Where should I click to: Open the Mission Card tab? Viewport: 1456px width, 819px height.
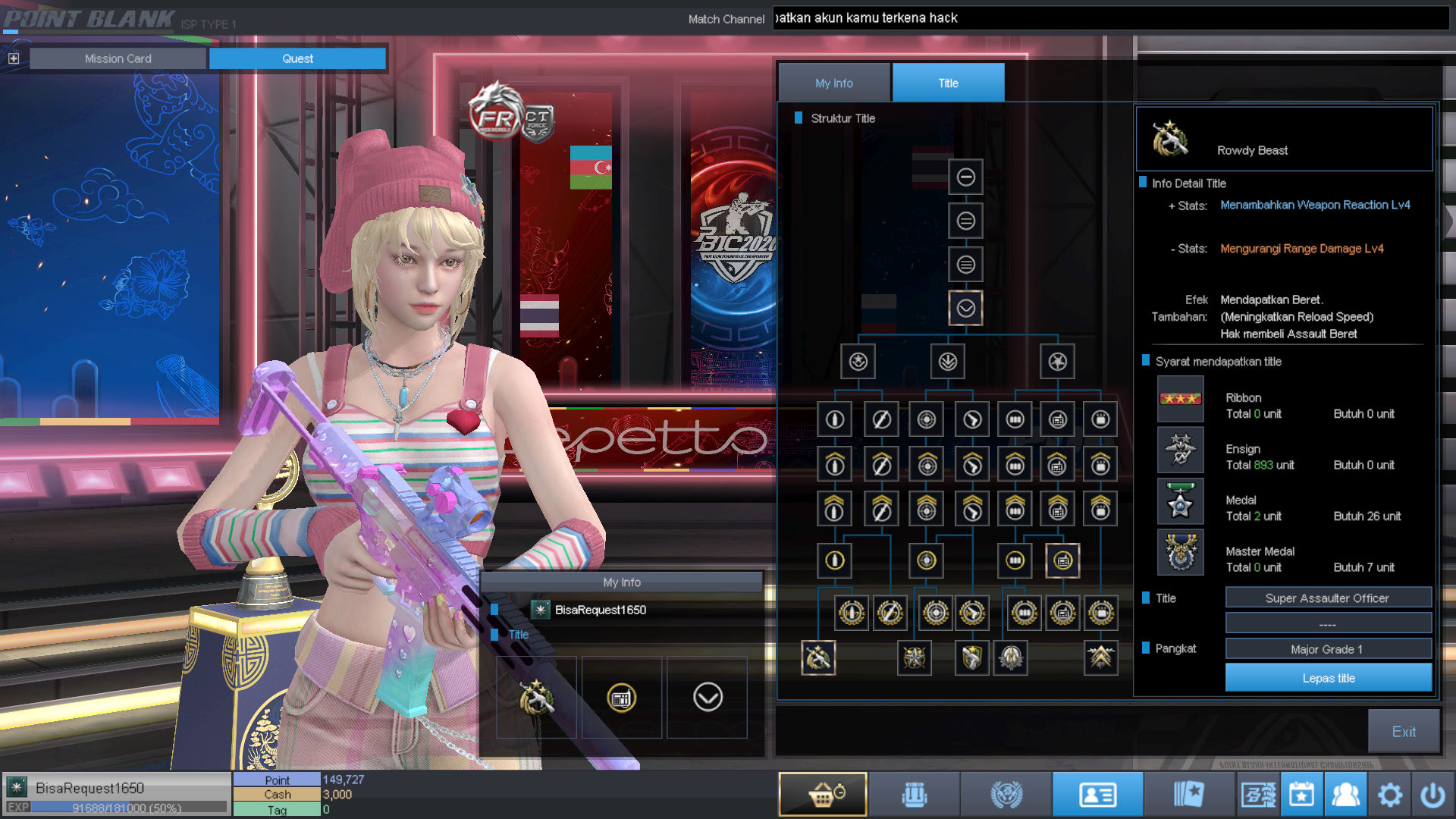click(x=118, y=58)
